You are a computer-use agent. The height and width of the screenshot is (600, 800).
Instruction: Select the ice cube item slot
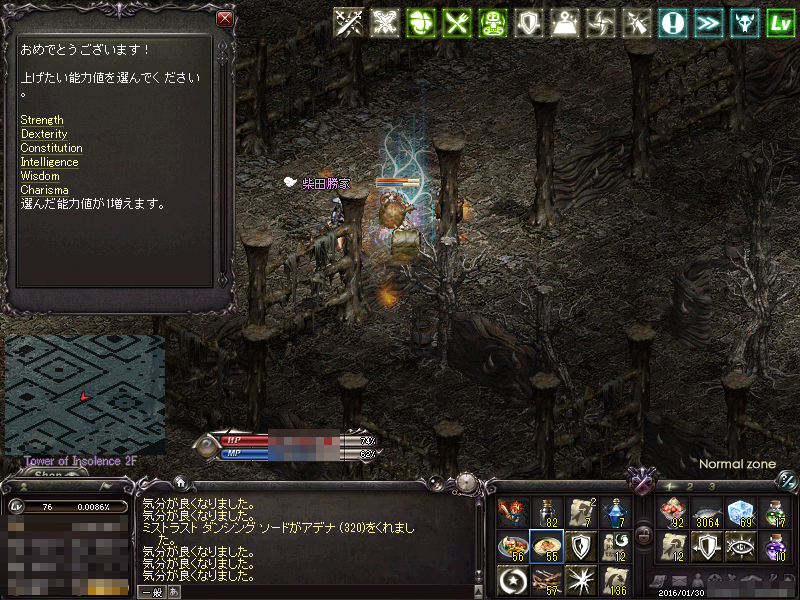739,512
